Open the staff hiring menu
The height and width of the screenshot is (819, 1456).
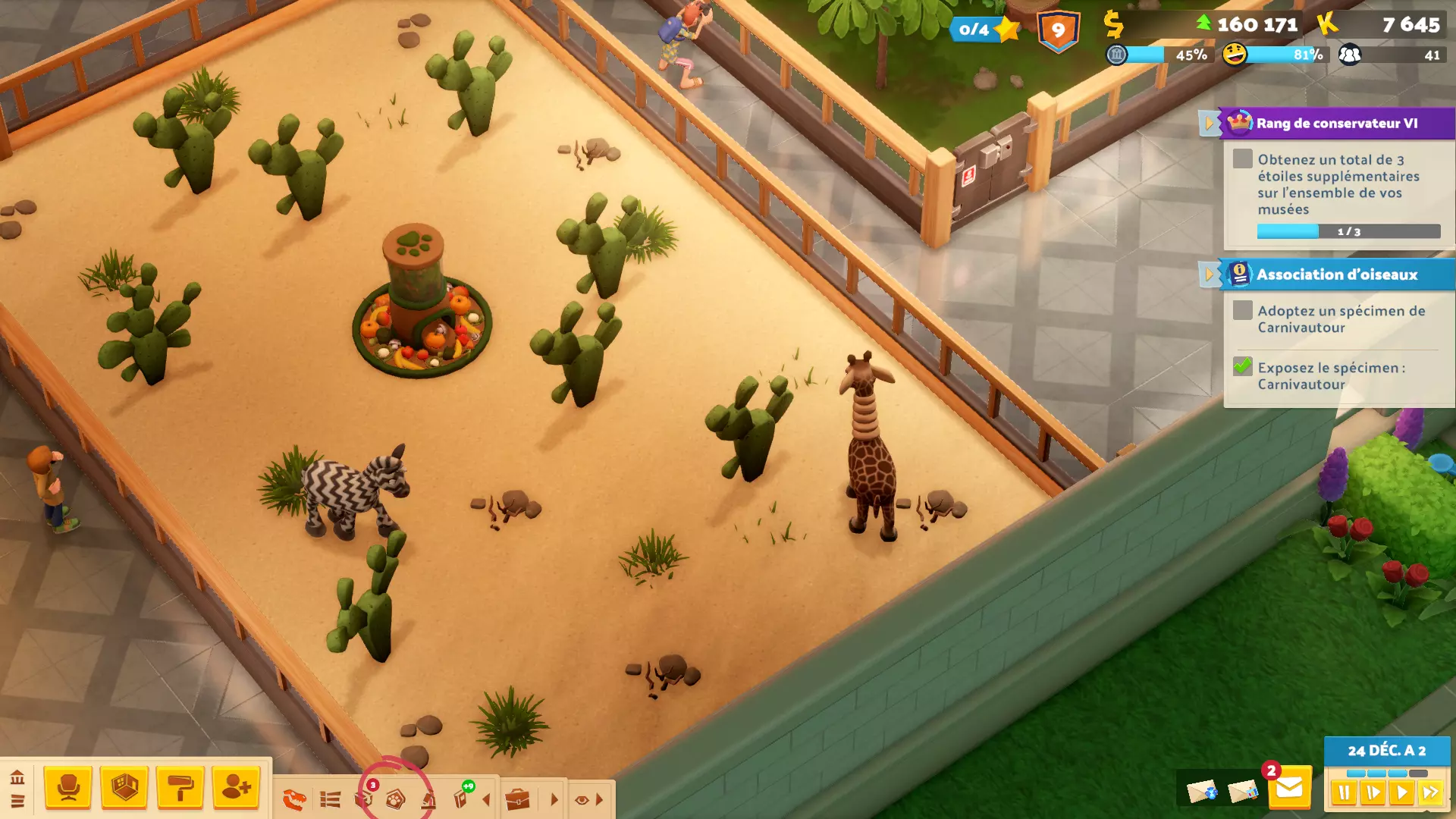pyautogui.click(x=236, y=787)
